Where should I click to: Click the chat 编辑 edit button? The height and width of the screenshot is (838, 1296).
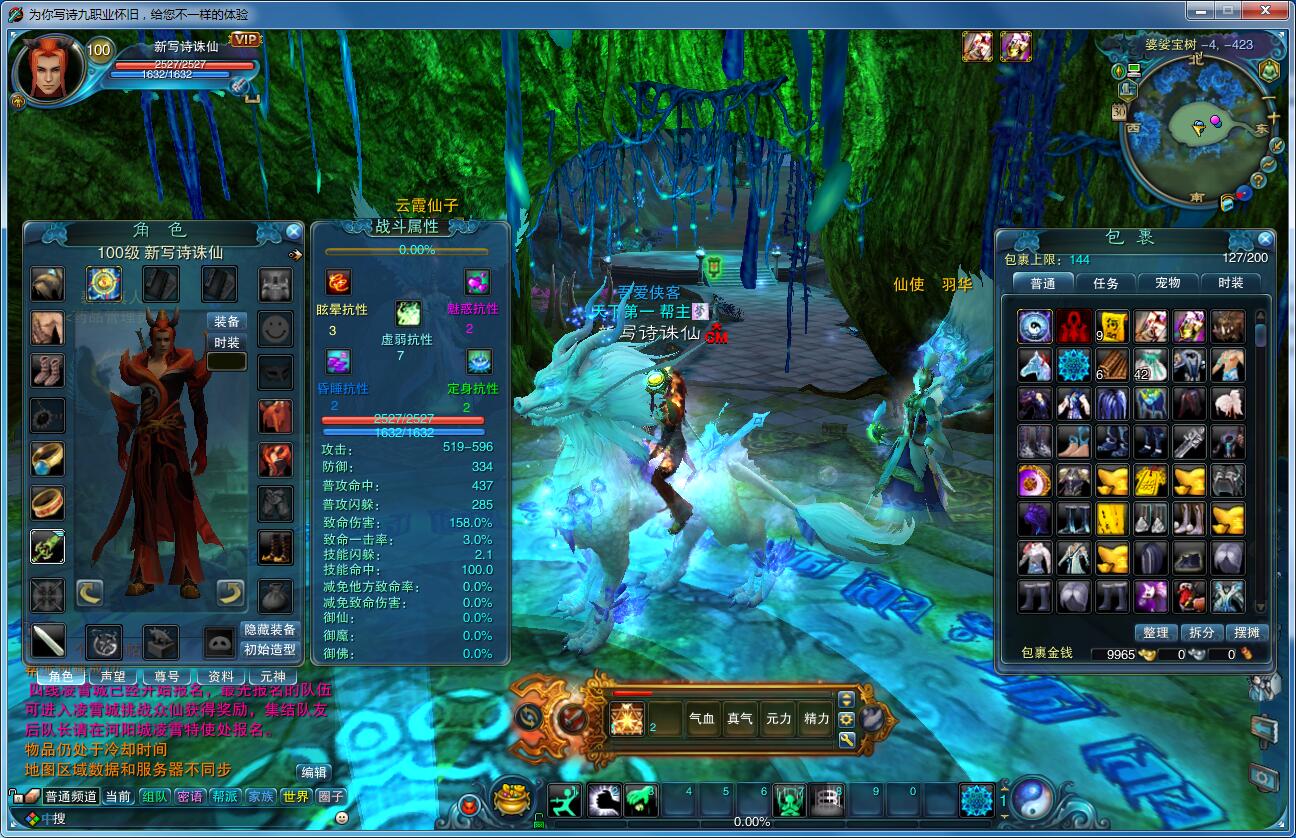click(313, 772)
